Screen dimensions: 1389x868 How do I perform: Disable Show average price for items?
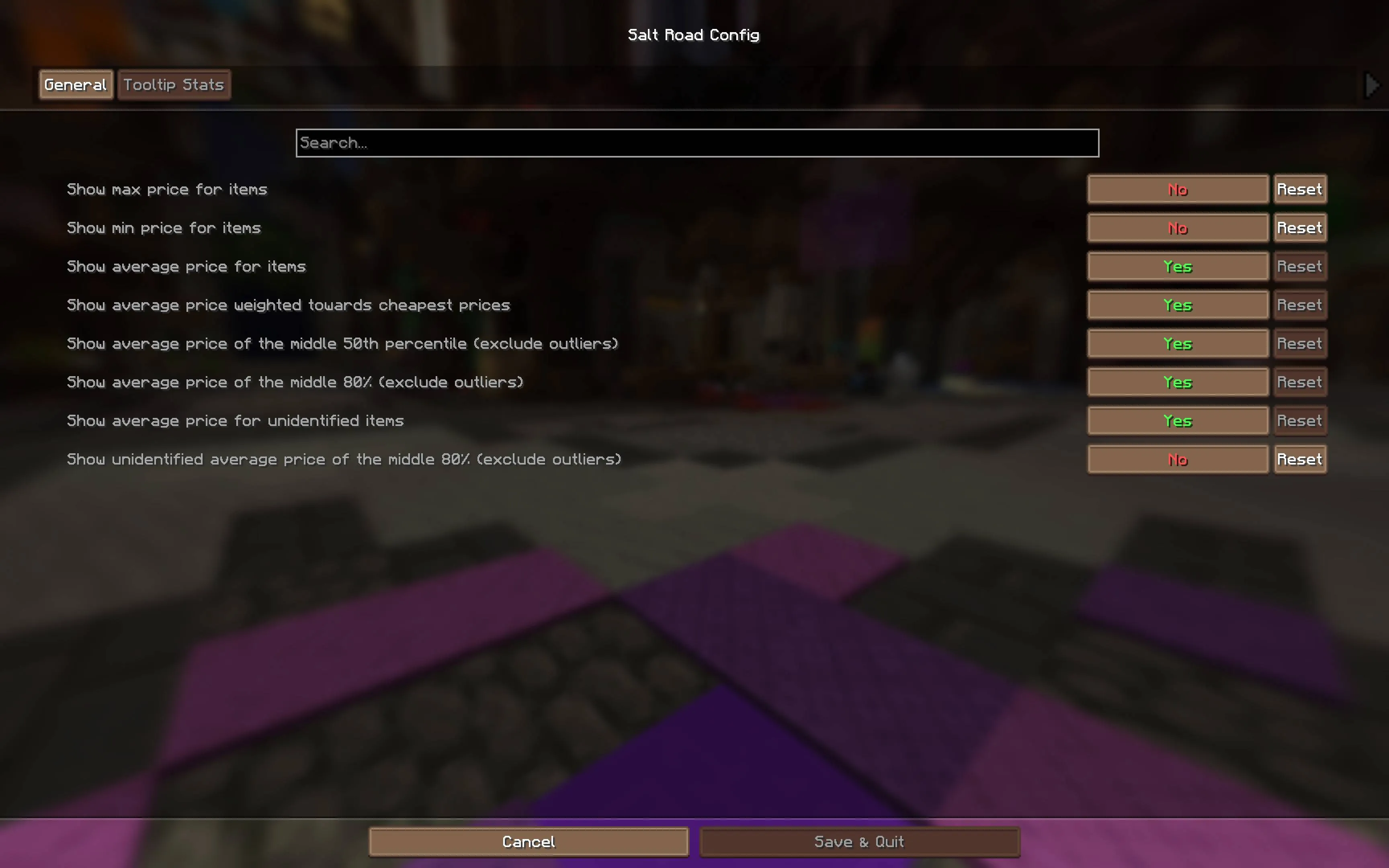tap(1178, 266)
